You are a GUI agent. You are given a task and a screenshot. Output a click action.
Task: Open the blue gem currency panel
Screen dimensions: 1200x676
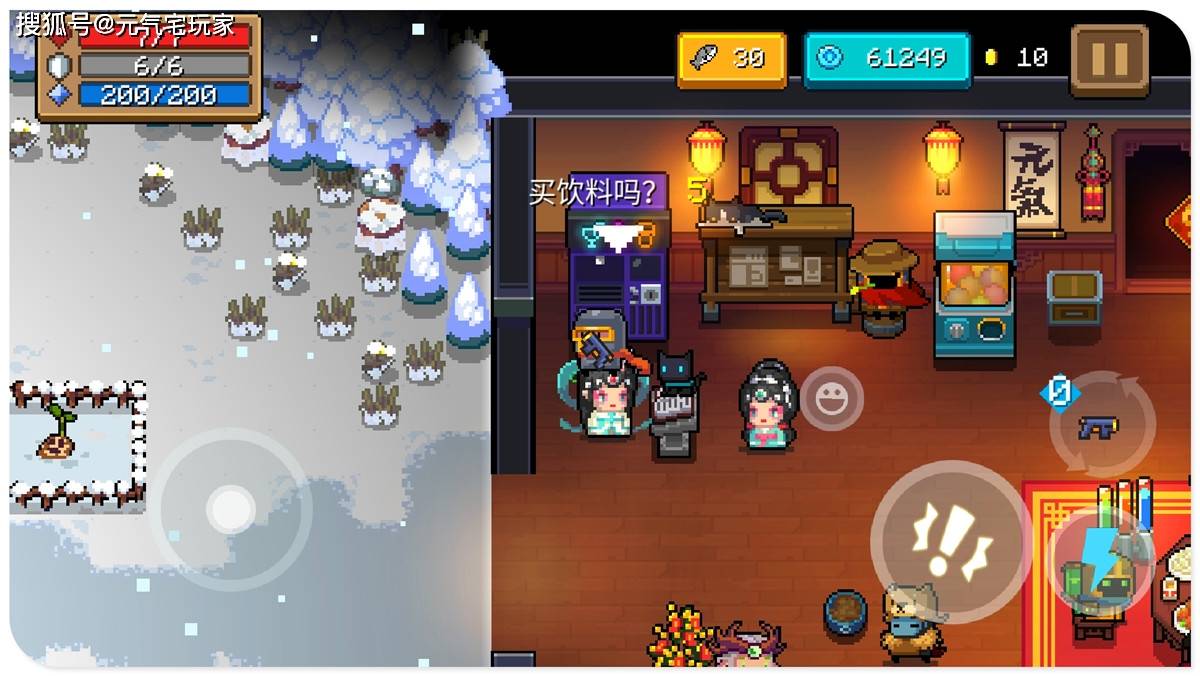coord(887,59)
